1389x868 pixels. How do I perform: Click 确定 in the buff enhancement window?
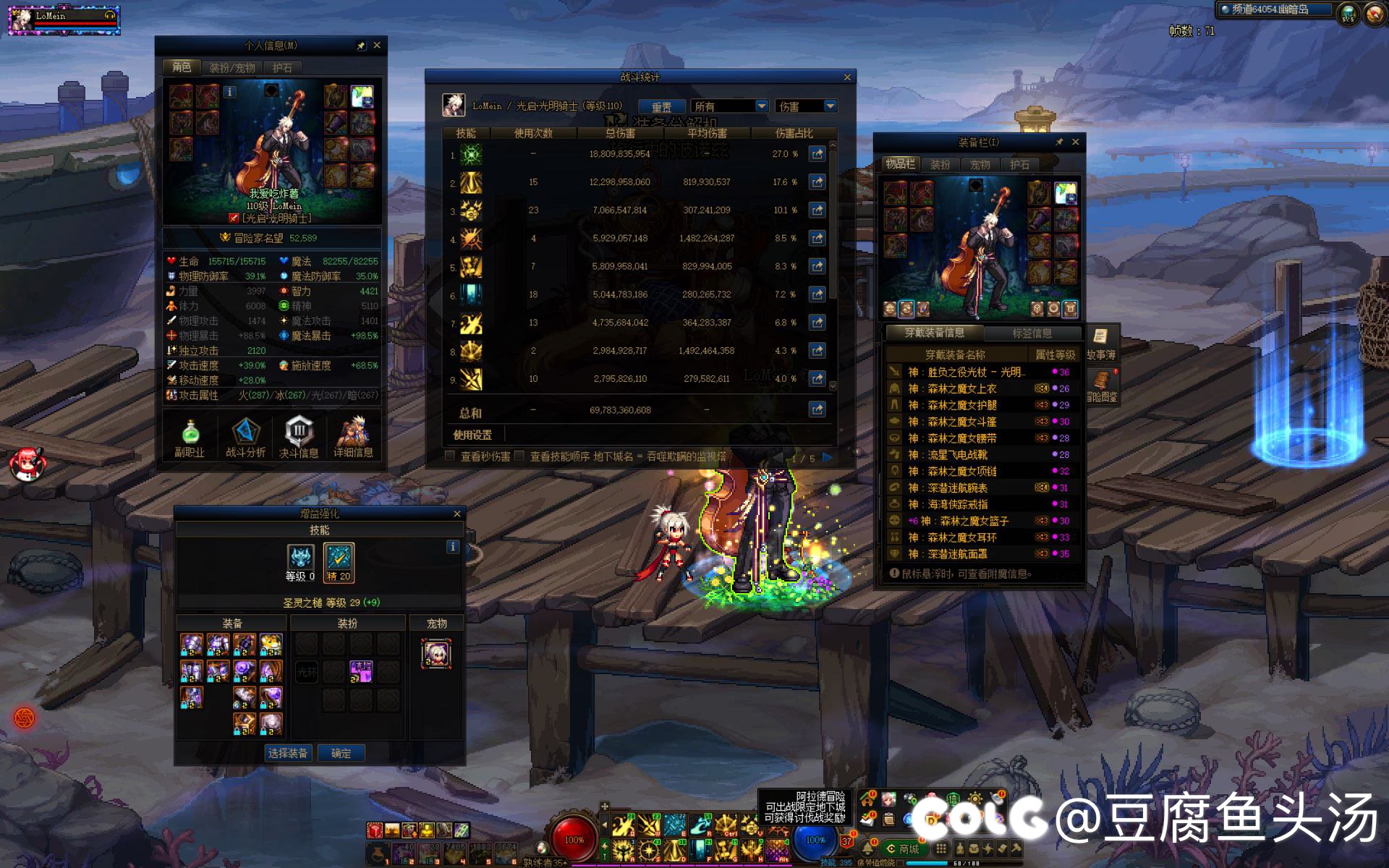click(x=341, y=753)
